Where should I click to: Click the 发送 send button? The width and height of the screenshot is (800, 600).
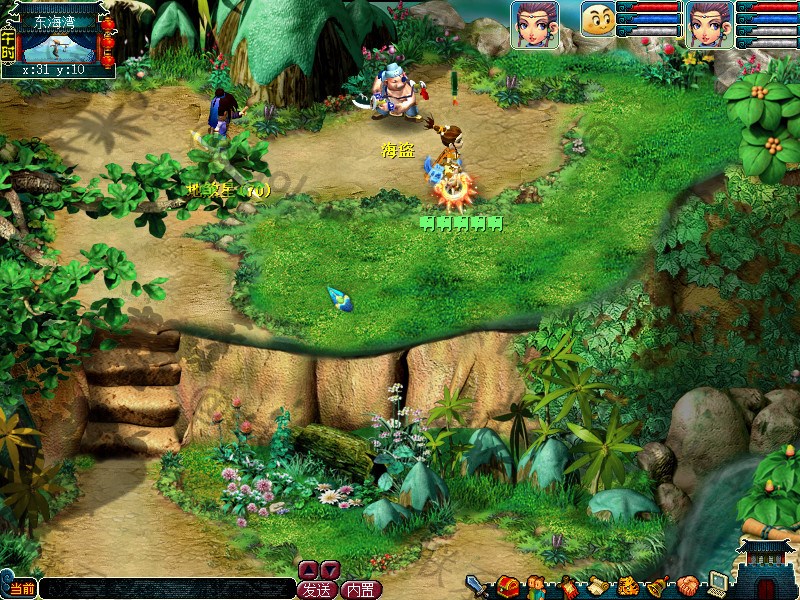317,589
